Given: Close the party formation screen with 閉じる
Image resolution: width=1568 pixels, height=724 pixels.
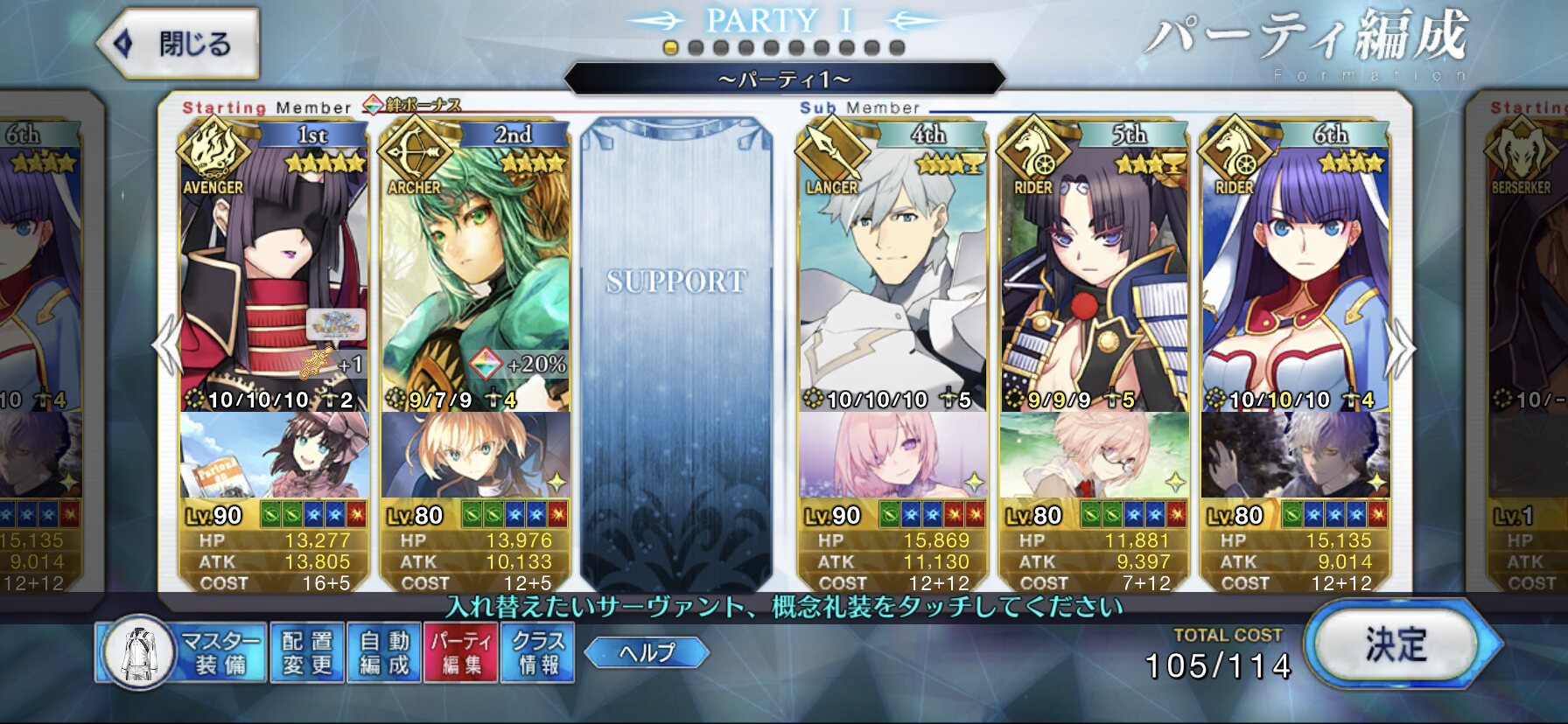Looking at the screenshot, I should pos(179,44).
